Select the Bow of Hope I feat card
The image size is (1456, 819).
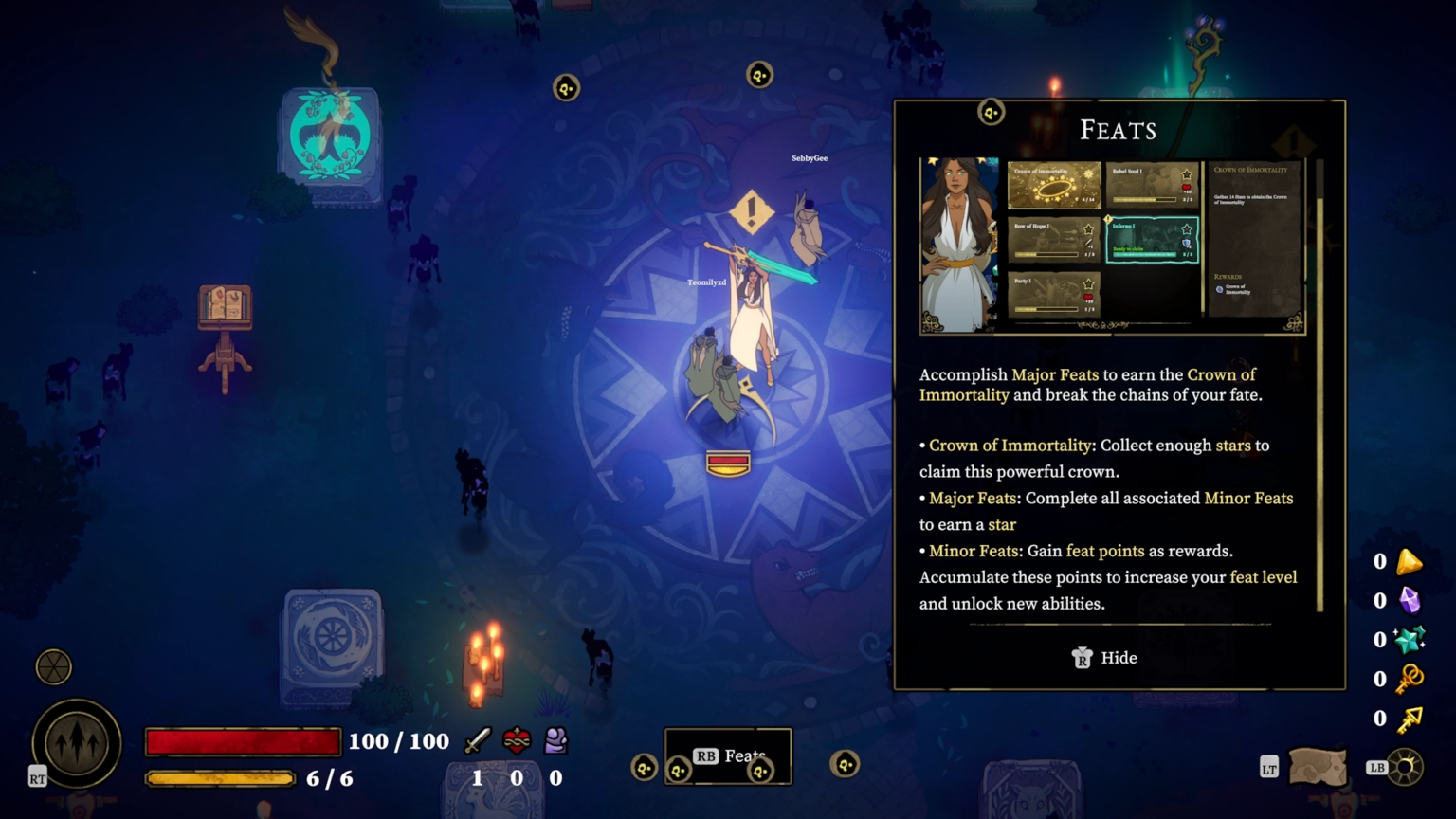coord(1054,240)
